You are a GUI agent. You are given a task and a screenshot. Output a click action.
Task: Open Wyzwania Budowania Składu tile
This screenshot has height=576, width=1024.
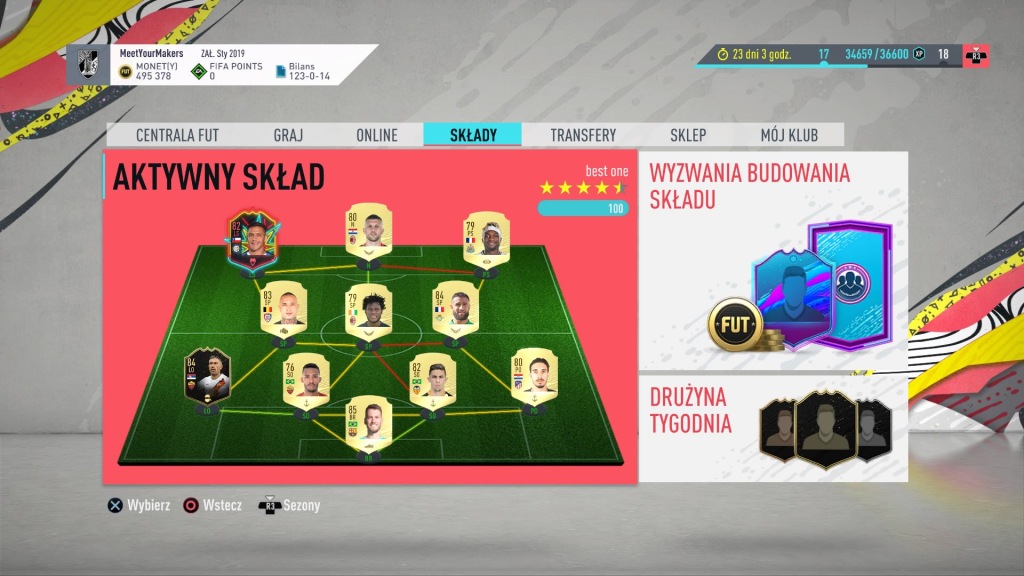(x=773, y=262)
